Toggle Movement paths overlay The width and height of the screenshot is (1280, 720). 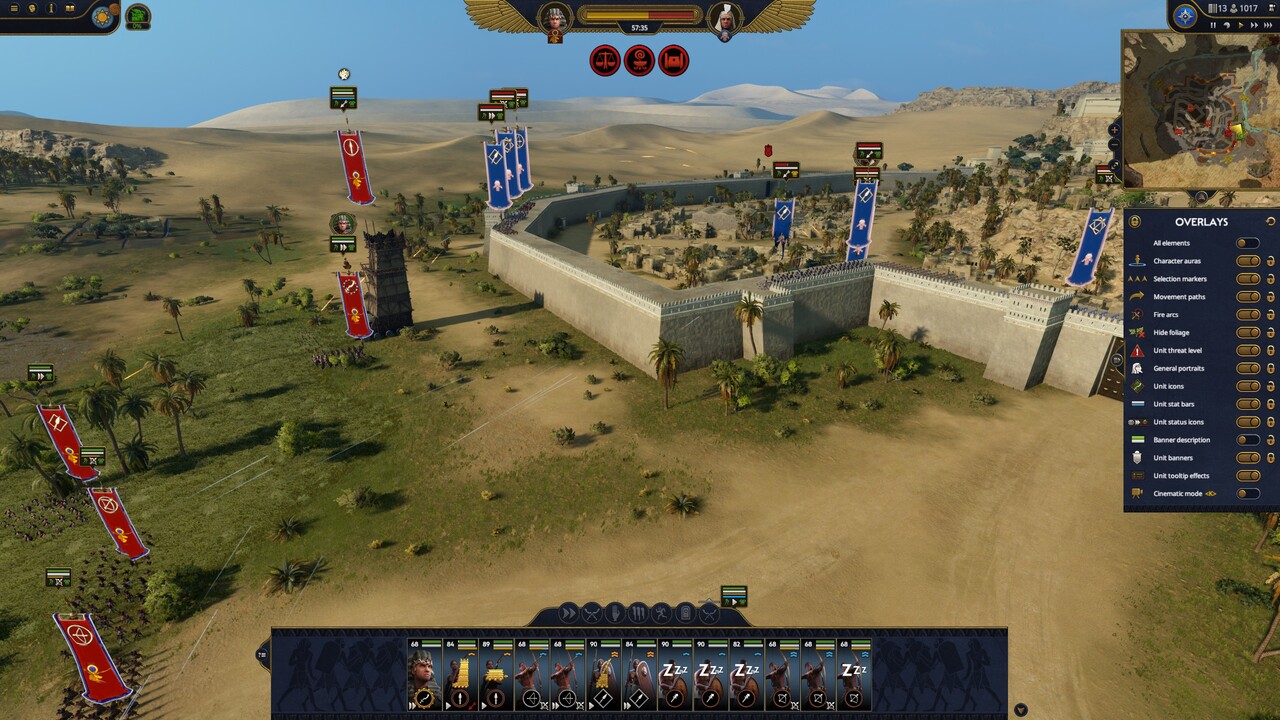[1247, 297]
